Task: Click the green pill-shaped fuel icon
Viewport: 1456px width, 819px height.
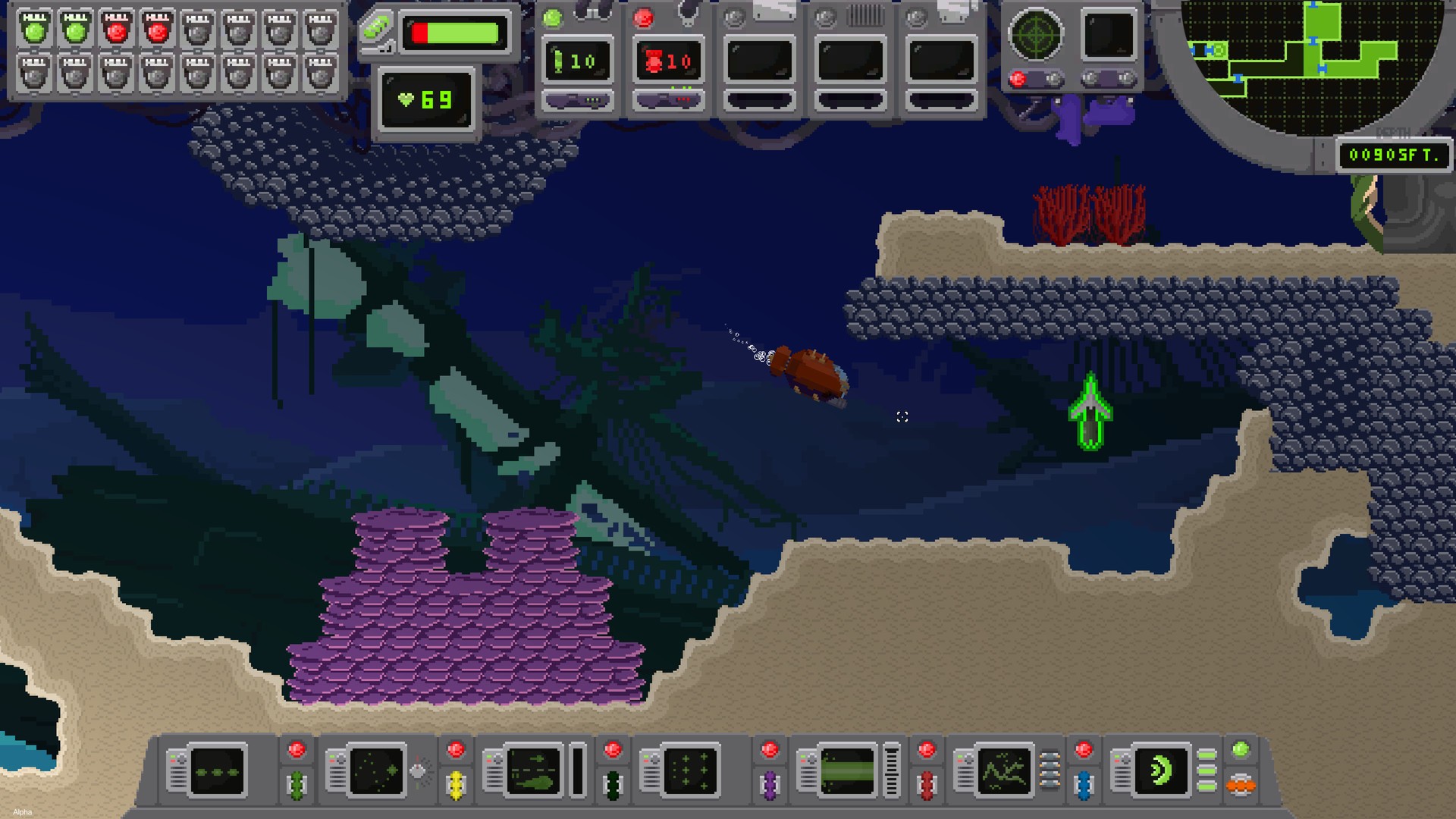Action: [378, 29]
